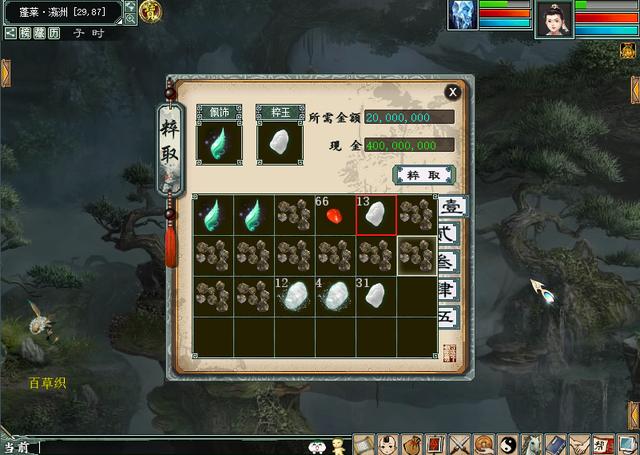Viewport: 640px width, 455px height.
Task: Open the player character portrait
Action: [x=553, y=18]
